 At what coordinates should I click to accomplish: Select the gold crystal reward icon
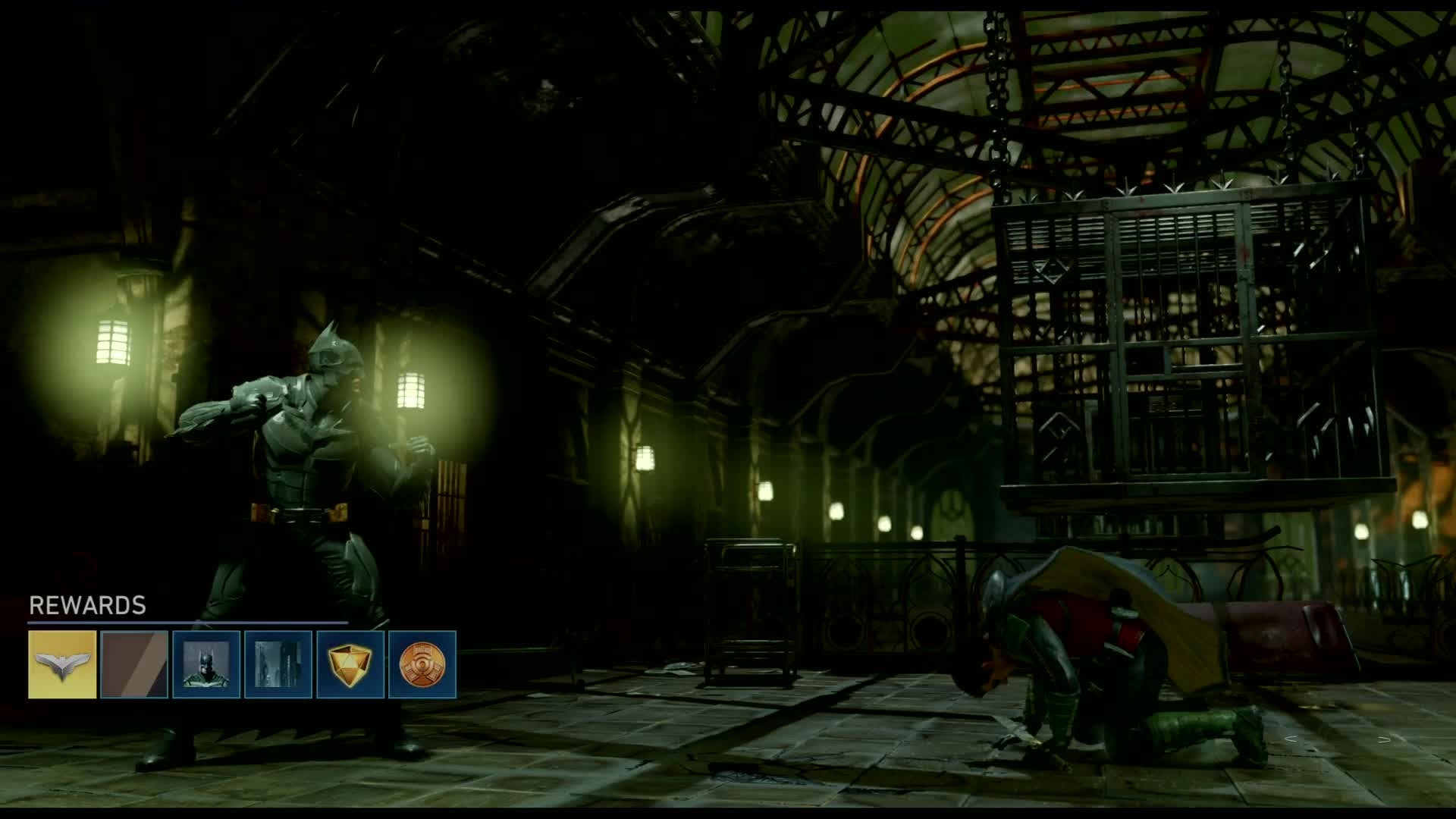[350, 664]
